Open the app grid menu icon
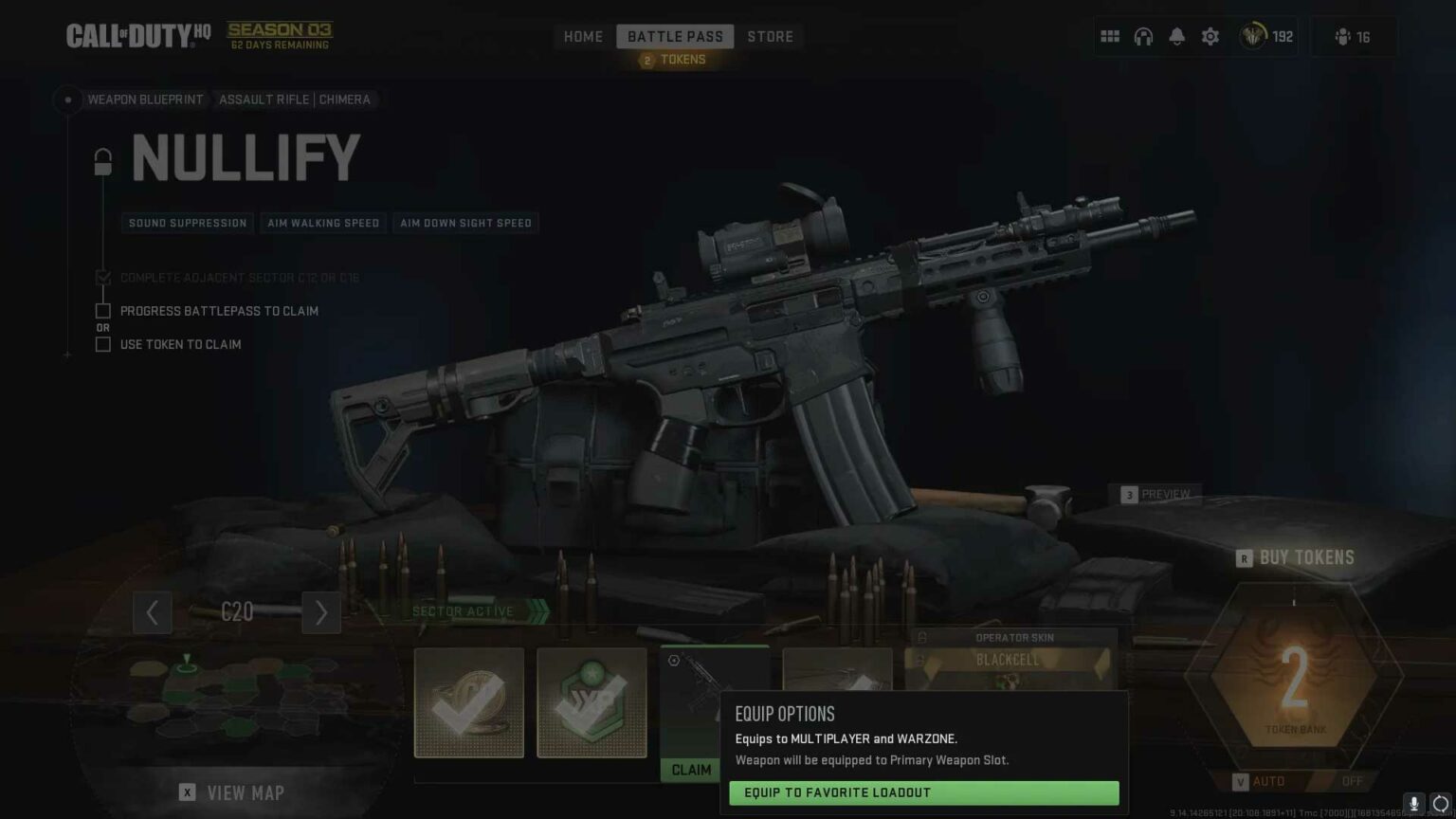Viewport: 1456px width, 819px height. (1109, 36)
